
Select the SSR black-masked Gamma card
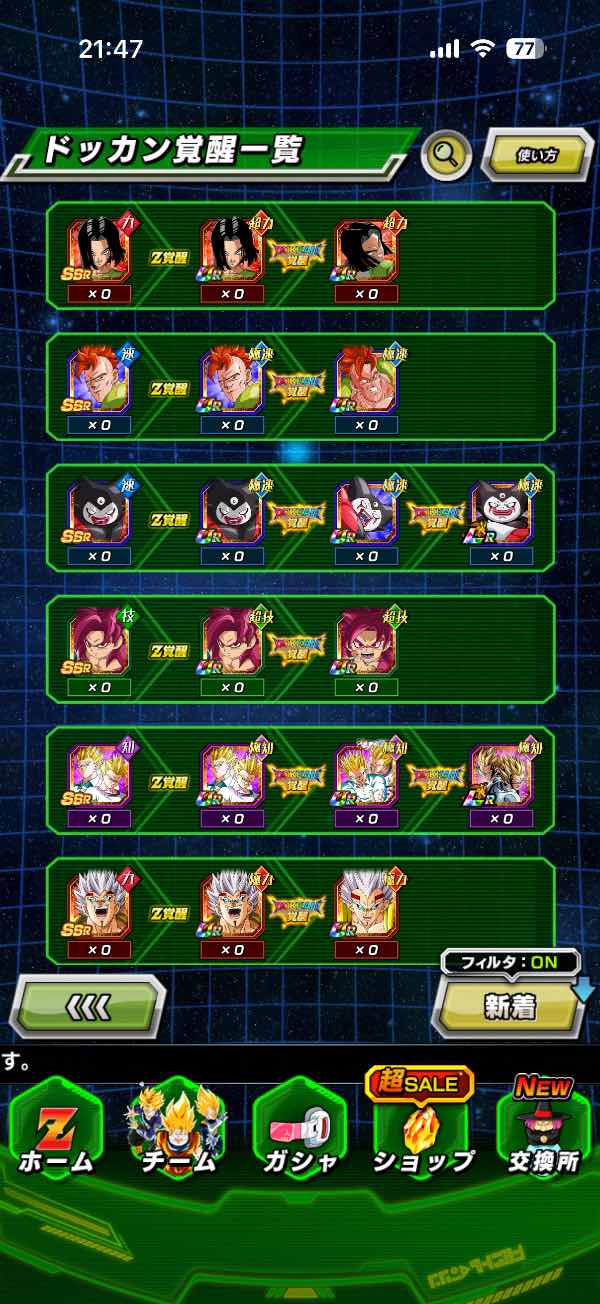[98, 513]
